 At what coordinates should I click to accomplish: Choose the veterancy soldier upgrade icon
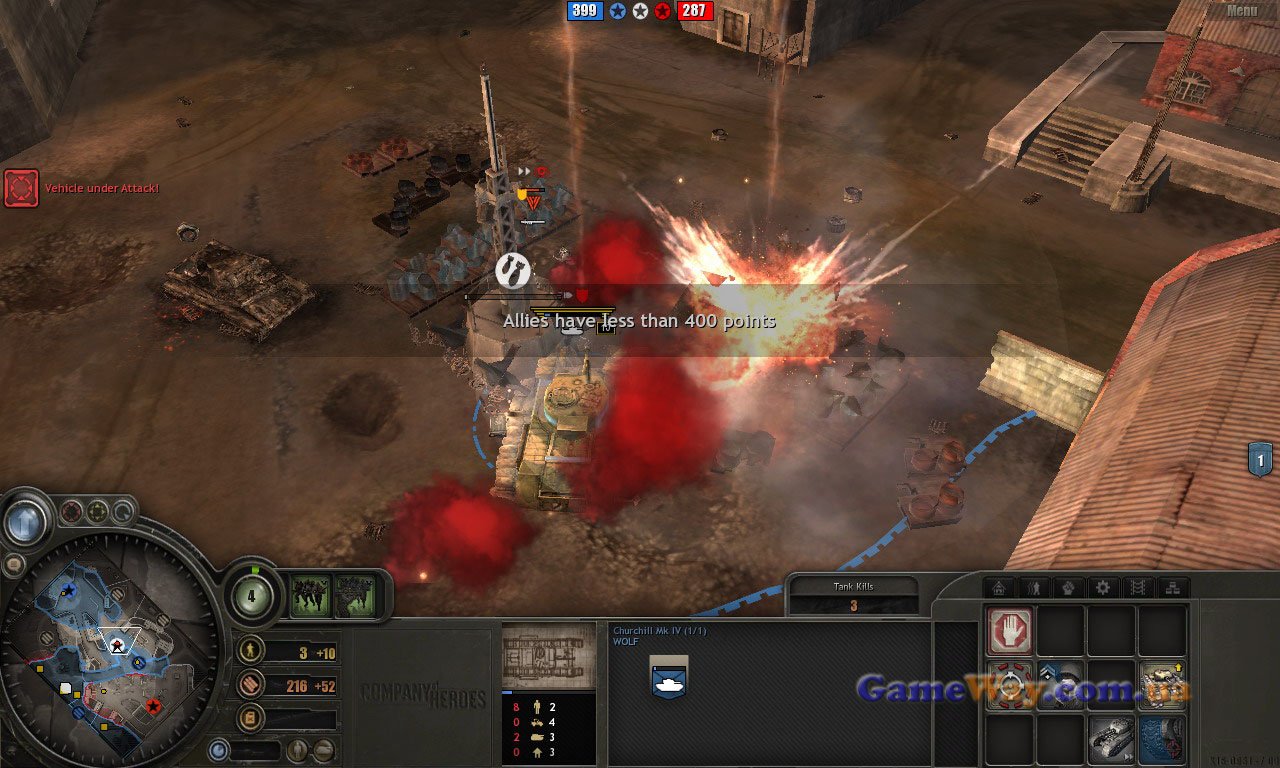[x=1060, y=686]
